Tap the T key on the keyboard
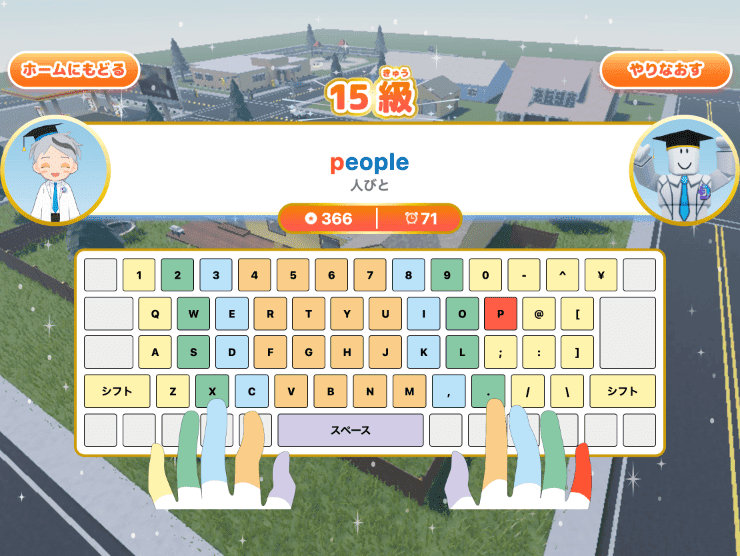Viewport: 740px width, 556px height. (x=308, y=313)
